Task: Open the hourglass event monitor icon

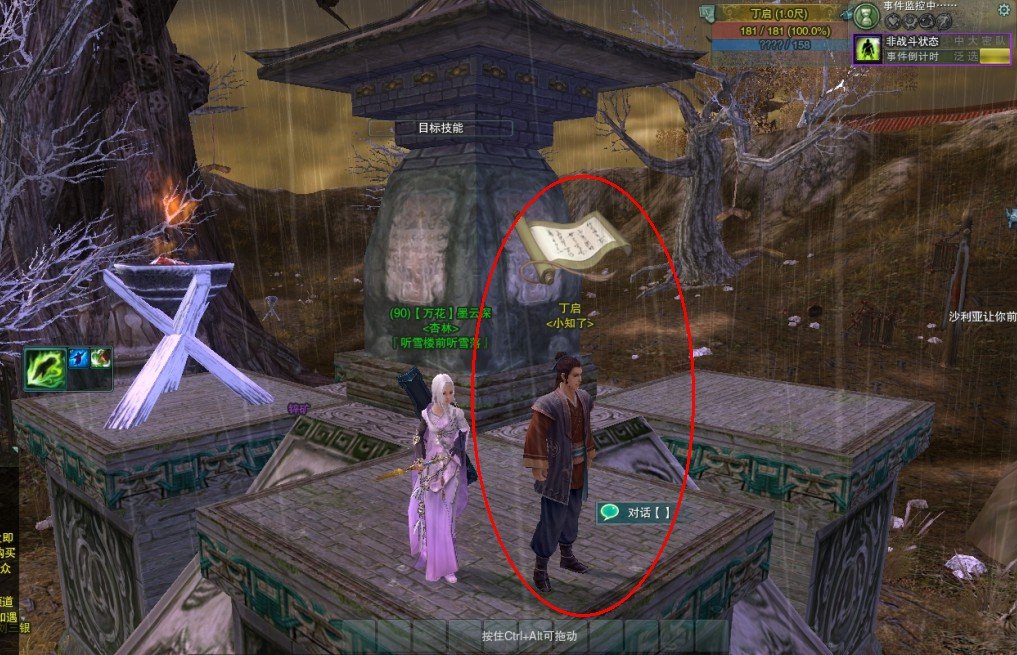Action: (866, 17)
